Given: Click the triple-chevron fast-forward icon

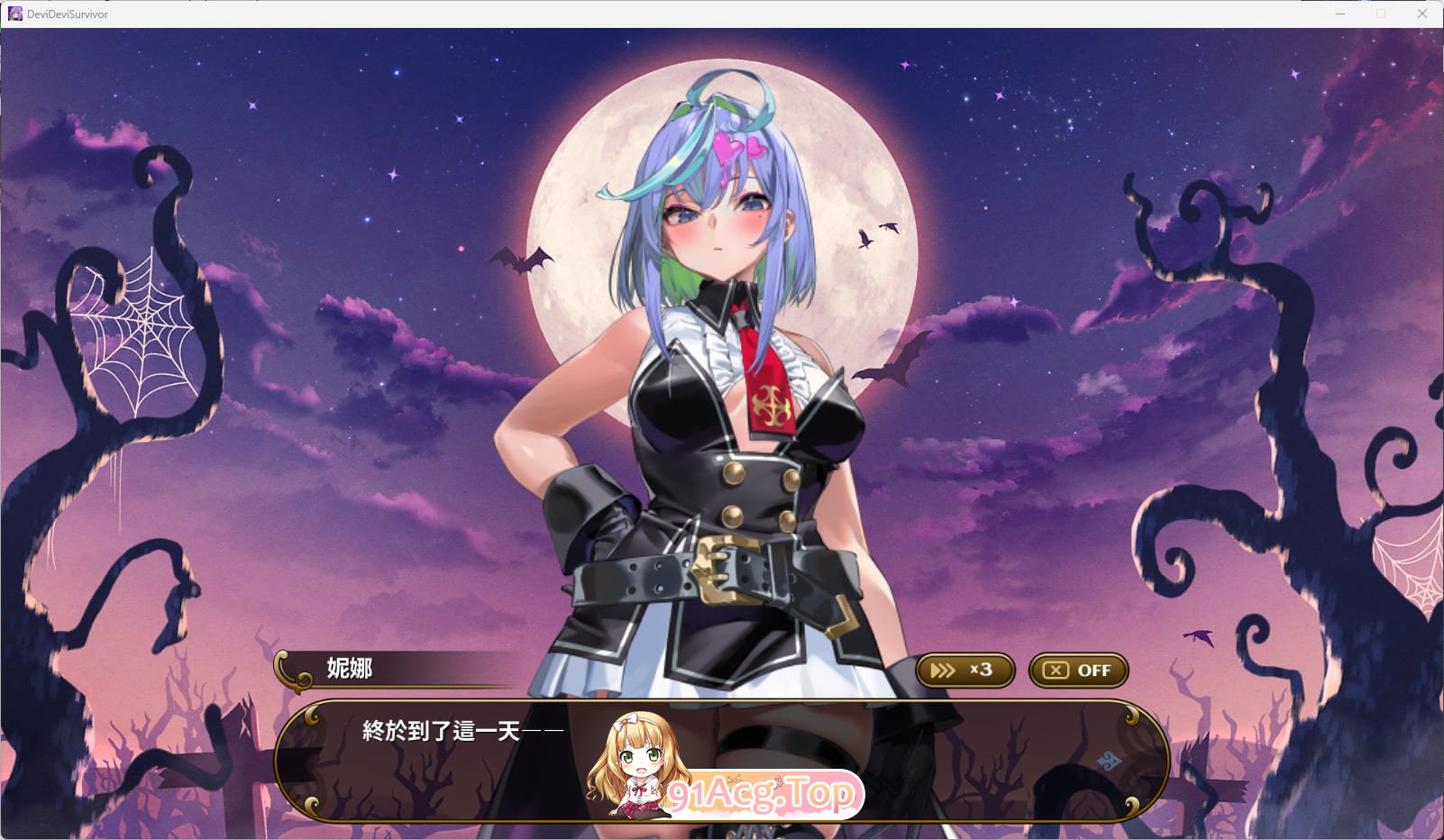Looking at the screenshot, I should 943,670.
